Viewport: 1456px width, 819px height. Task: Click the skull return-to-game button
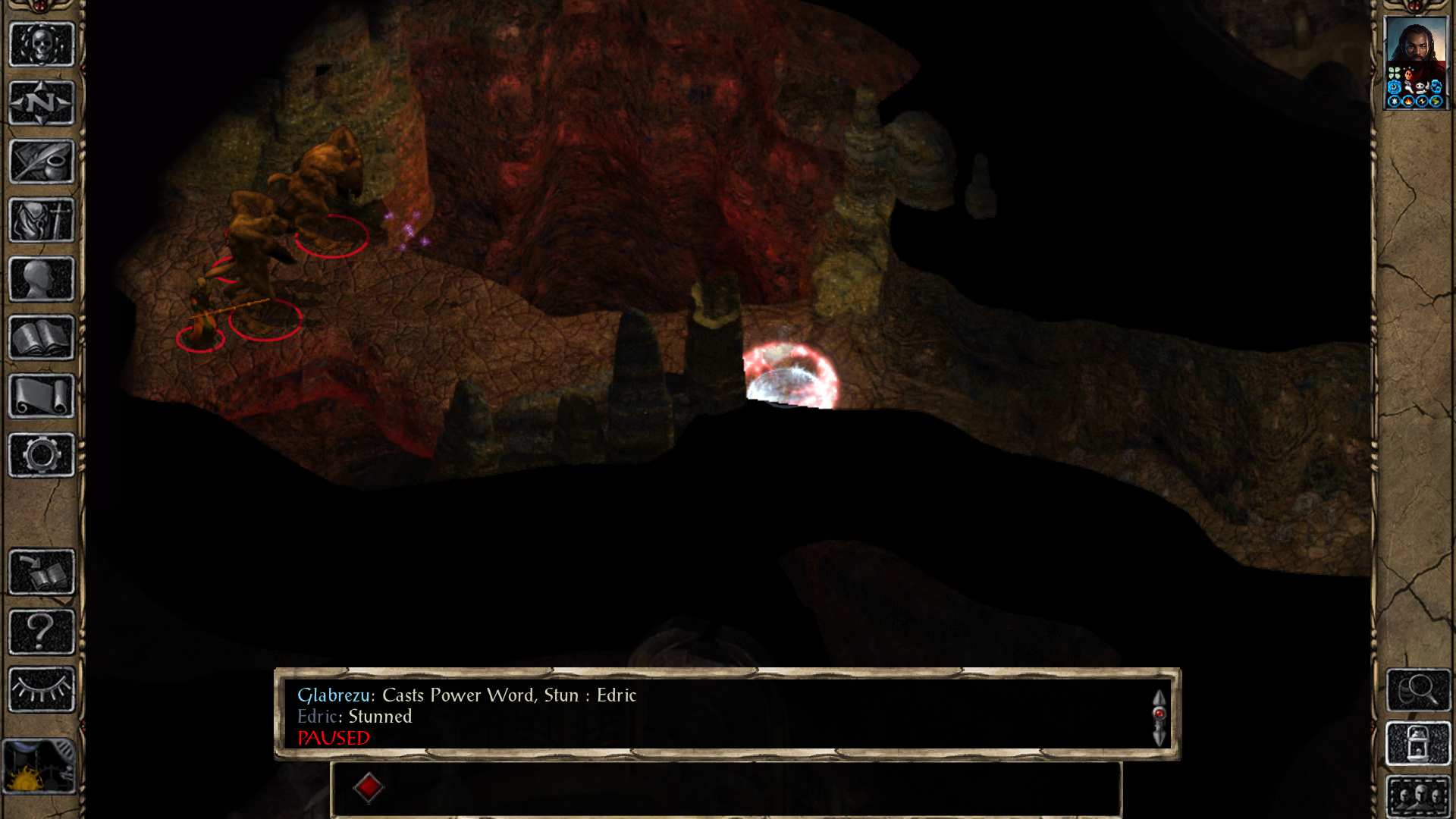coord(42,45)
